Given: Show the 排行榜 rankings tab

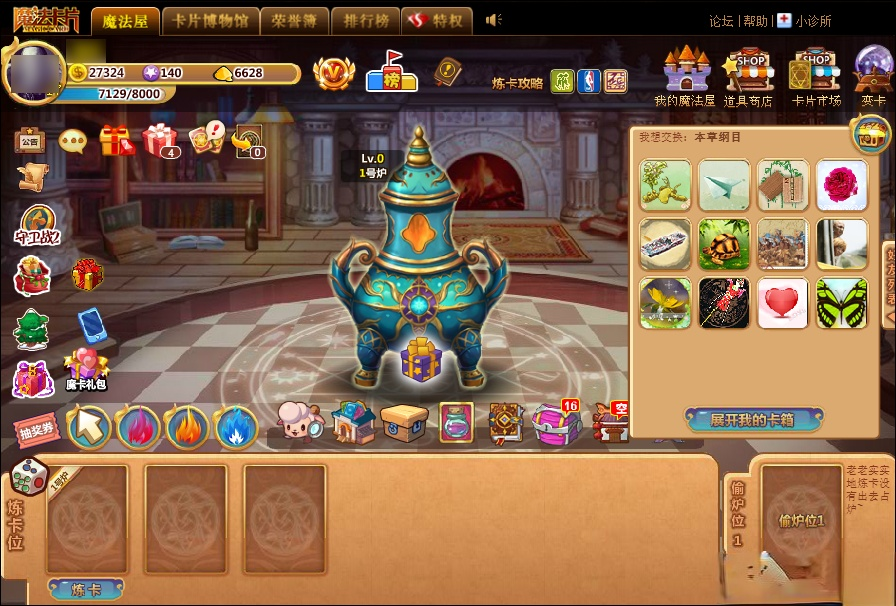Looking at the screenshot, I should [365, 21].
